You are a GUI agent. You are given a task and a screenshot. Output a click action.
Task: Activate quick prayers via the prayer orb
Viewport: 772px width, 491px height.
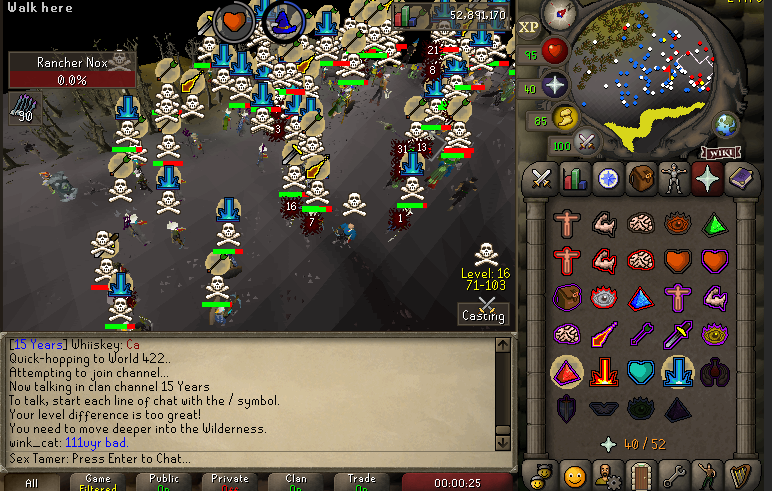555,84
